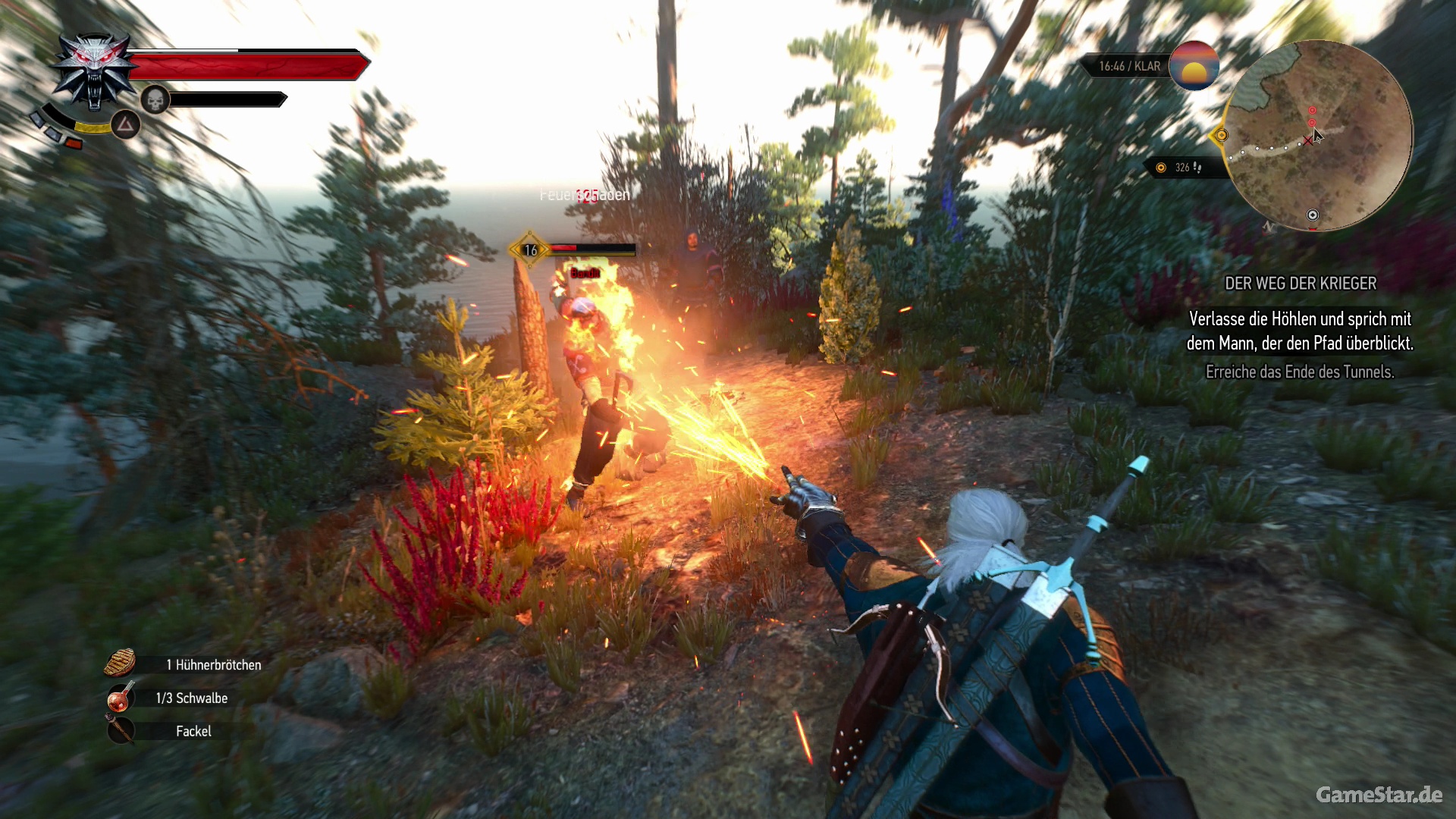The image size is (1456, 819).
Task: Click the yellow quest marker on minimap edge
Action: click(1220, 136)
